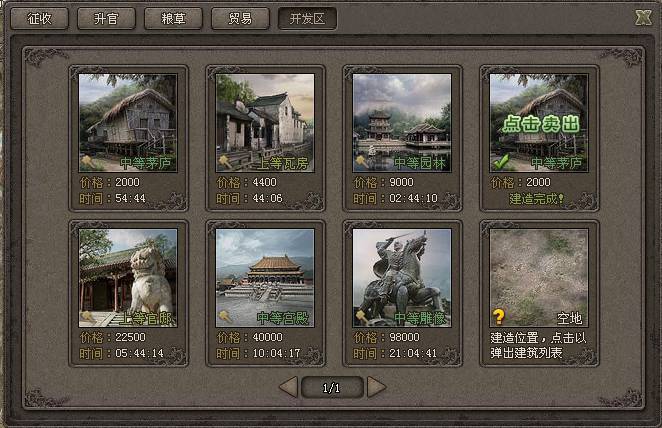
Task: Select the 粮草 tab
Action: pos(173,18)
